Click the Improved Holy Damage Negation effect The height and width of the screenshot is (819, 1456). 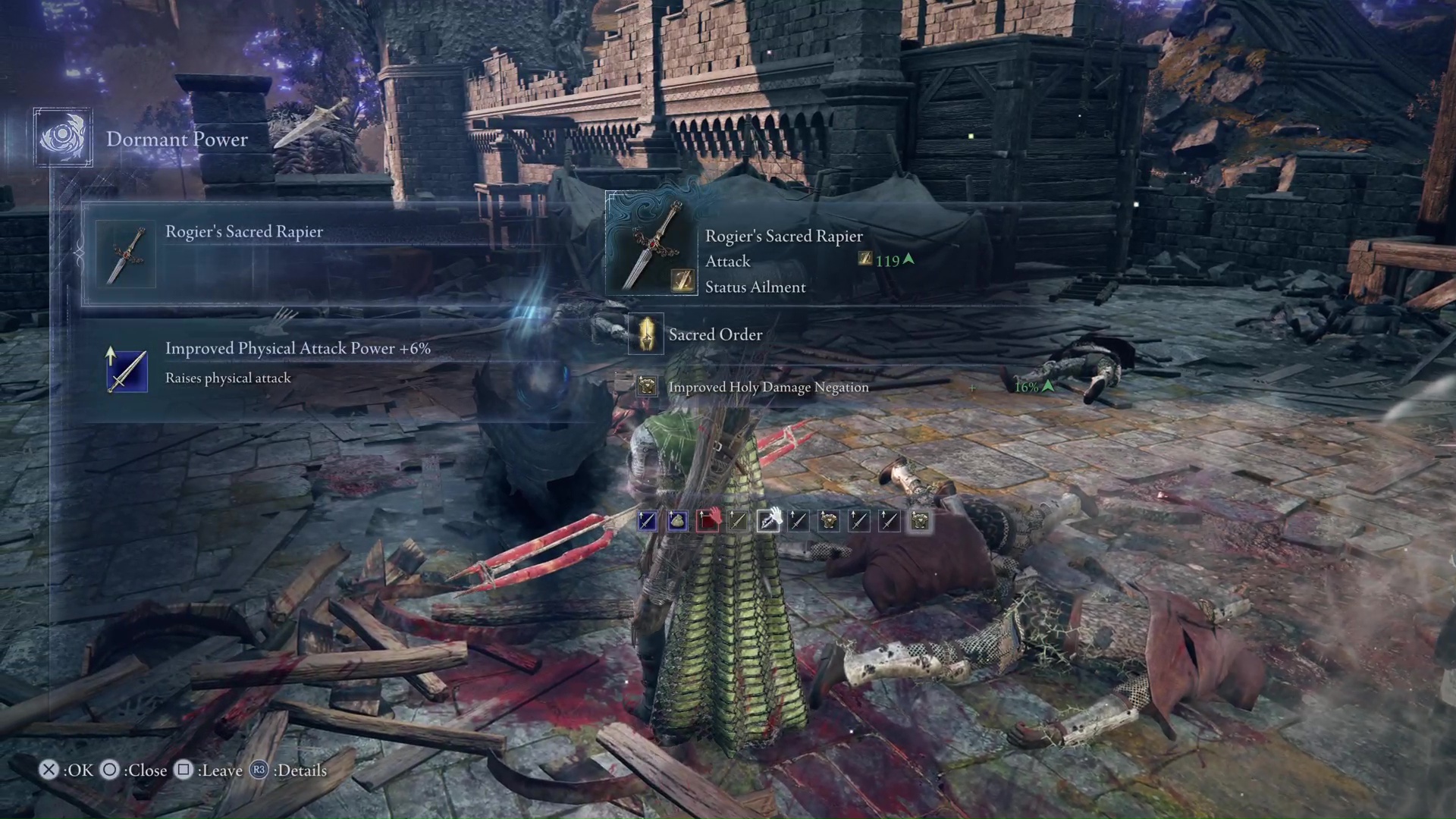[x=767, y=388]
